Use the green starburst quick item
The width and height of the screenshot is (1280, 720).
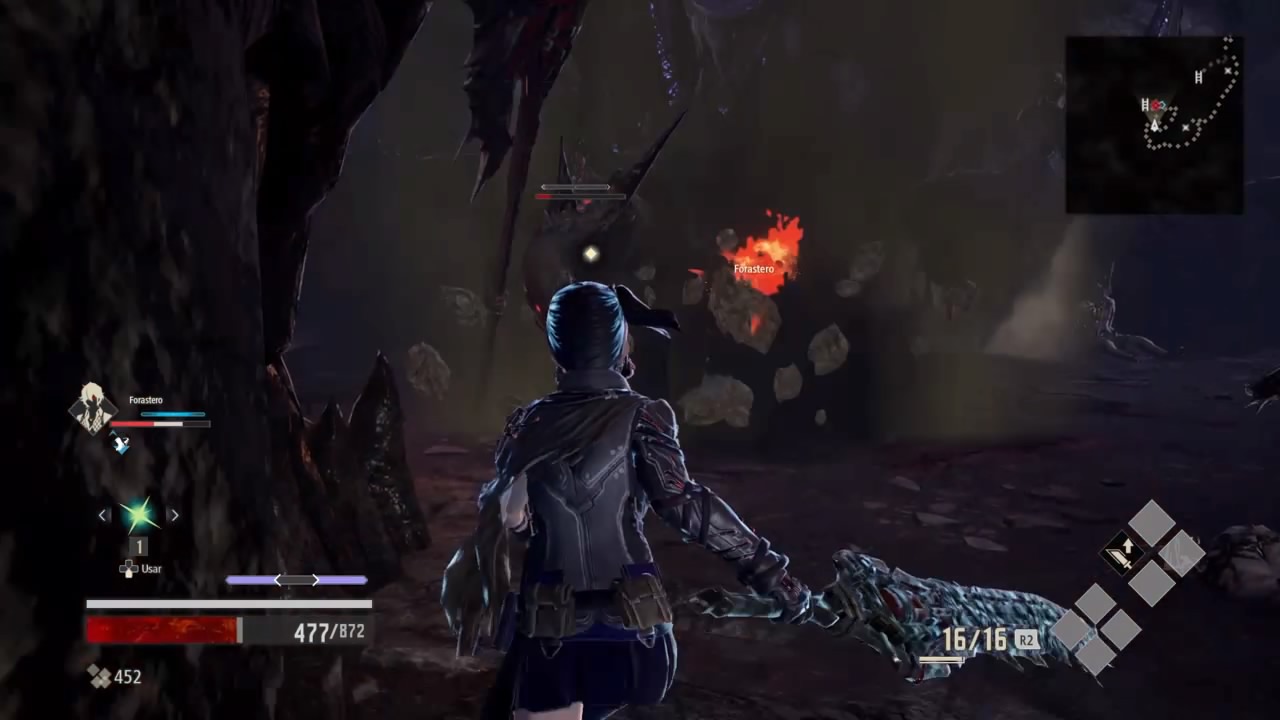click(138, 515)
